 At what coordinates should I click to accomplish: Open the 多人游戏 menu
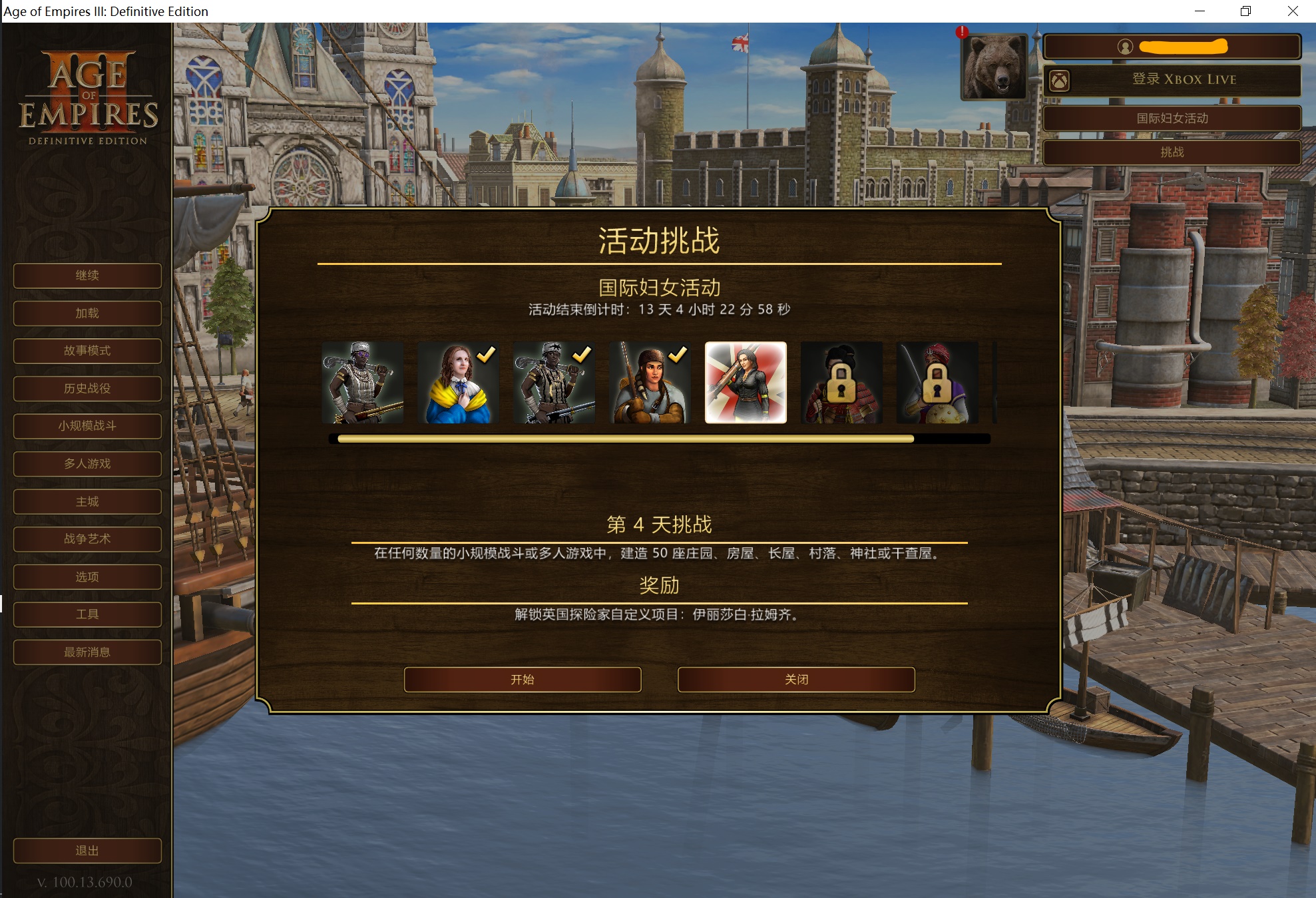(87, 464)
